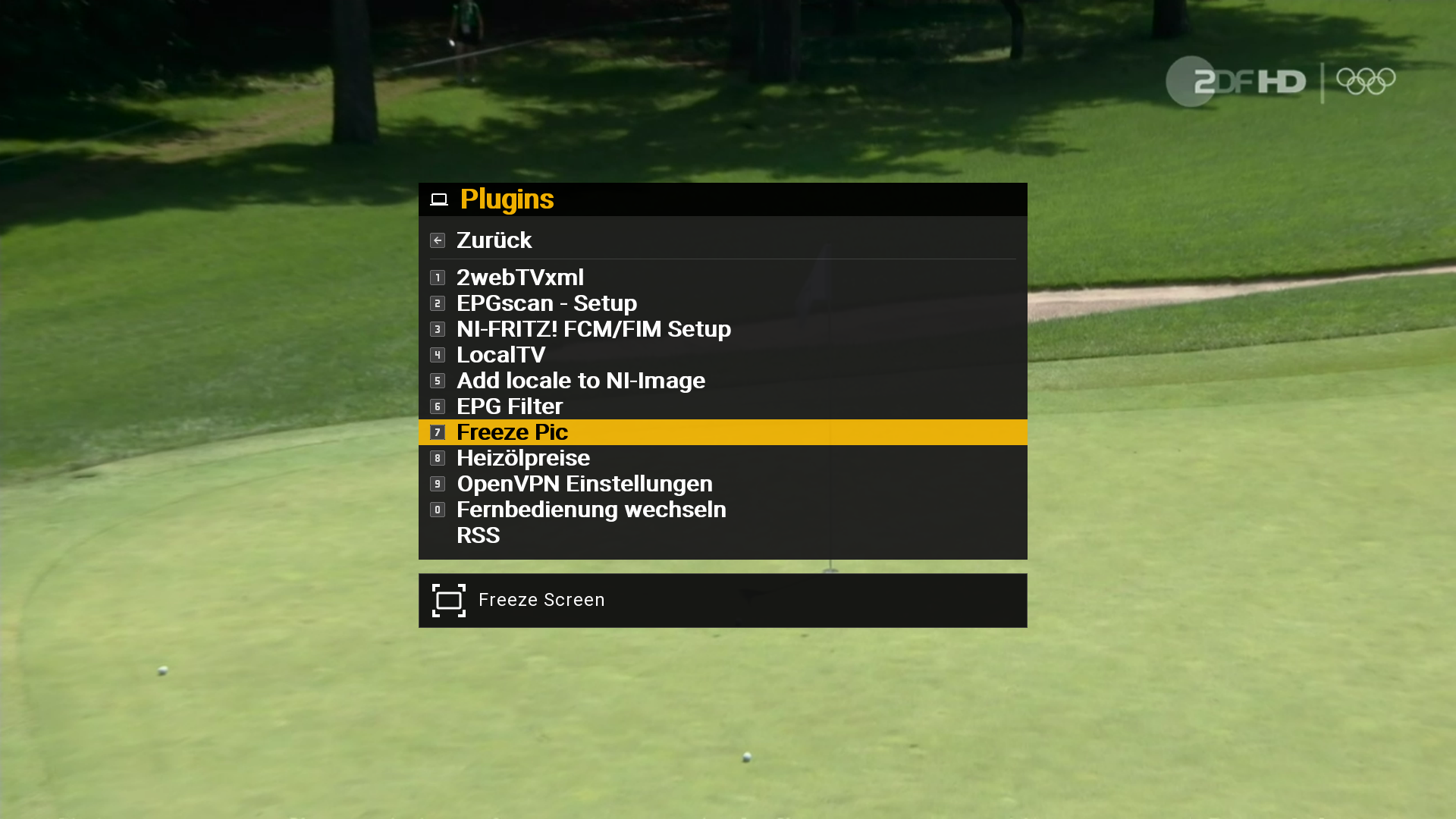Open the EPG Filter plugin
Image resolution: width=1456 pixels, height=819 pixels.
click(509, 406)
